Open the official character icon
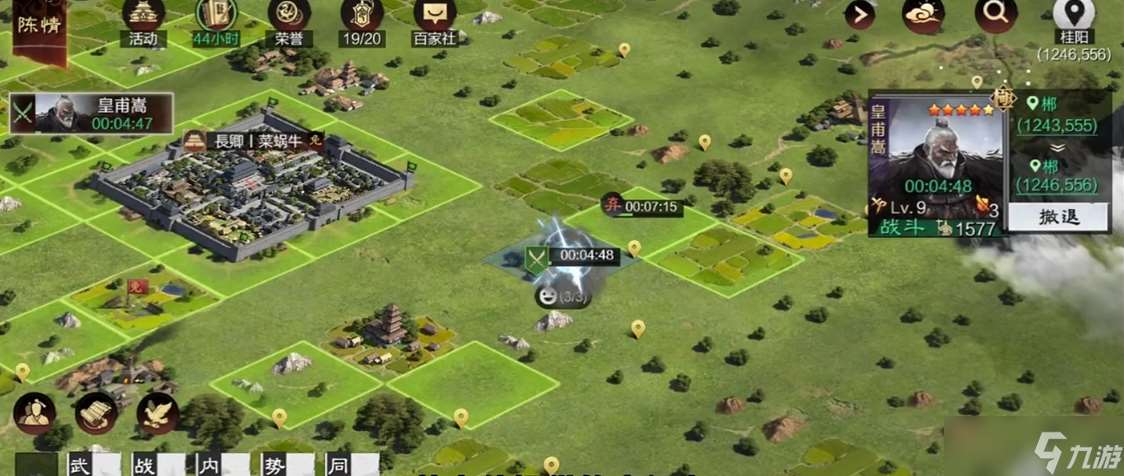 click(35, 414)
